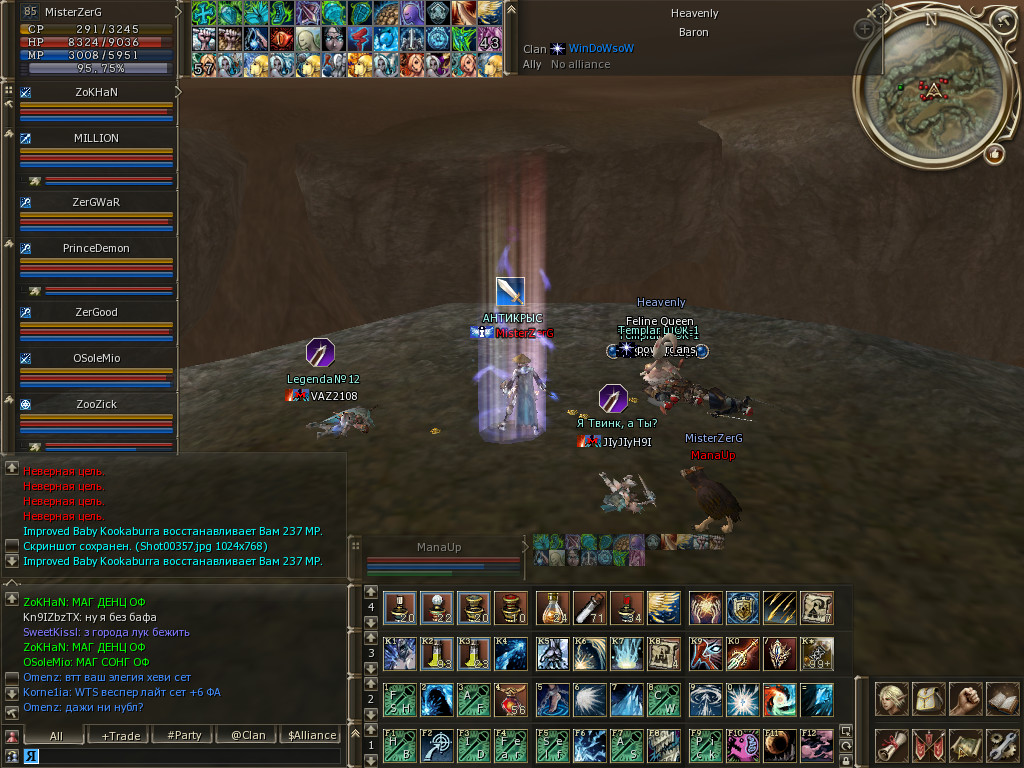Select the @Clan chat tab
The image size is (1024, 768).
(x=248, y=735)
